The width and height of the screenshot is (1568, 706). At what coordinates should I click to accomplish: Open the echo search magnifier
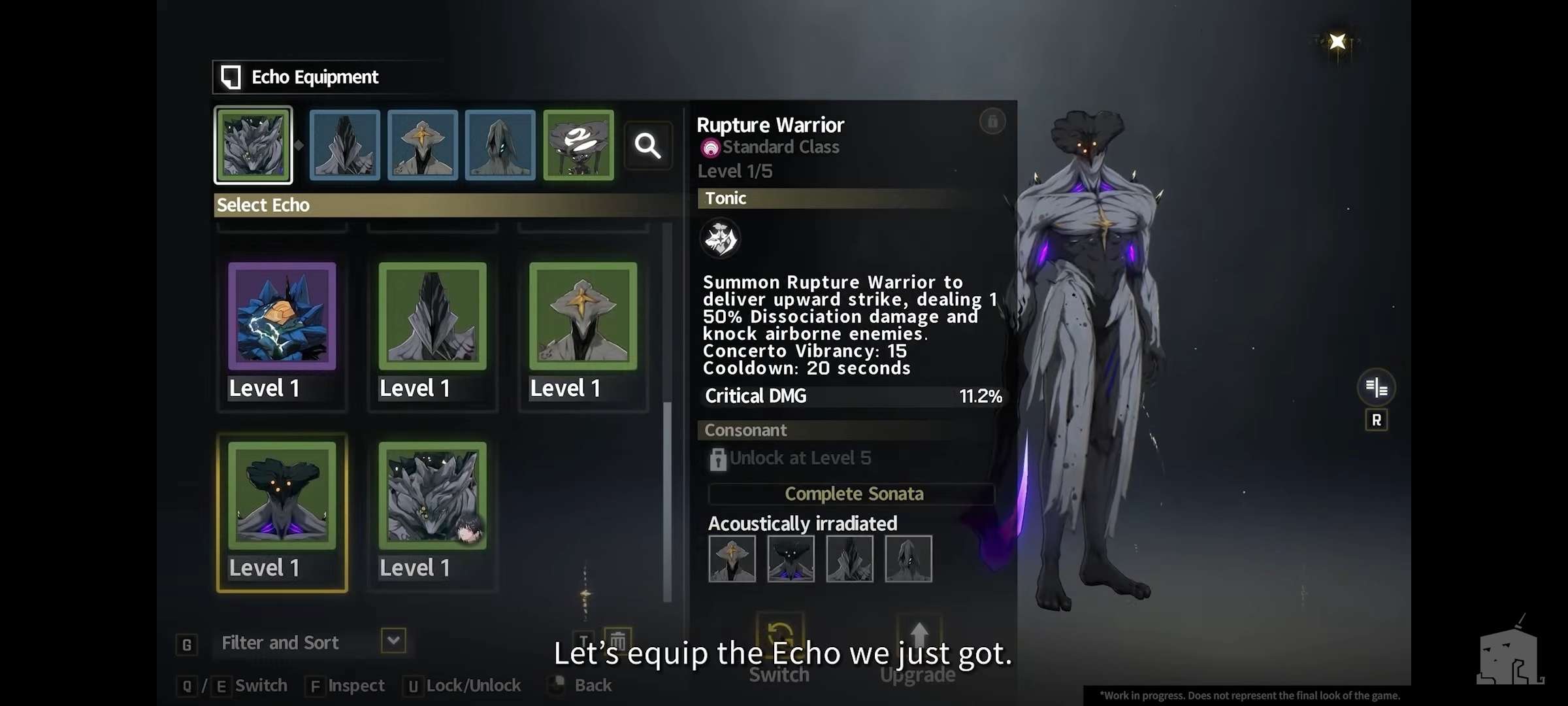tap(647, 146)
